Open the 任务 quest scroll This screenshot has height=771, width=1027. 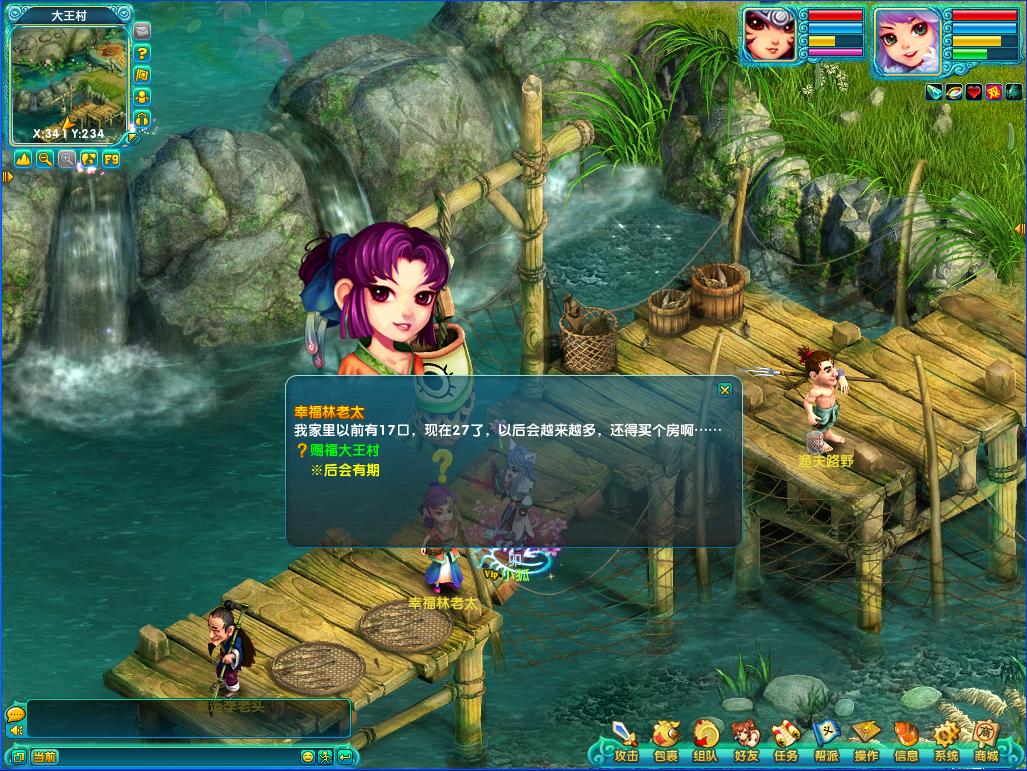click(785, 742)
